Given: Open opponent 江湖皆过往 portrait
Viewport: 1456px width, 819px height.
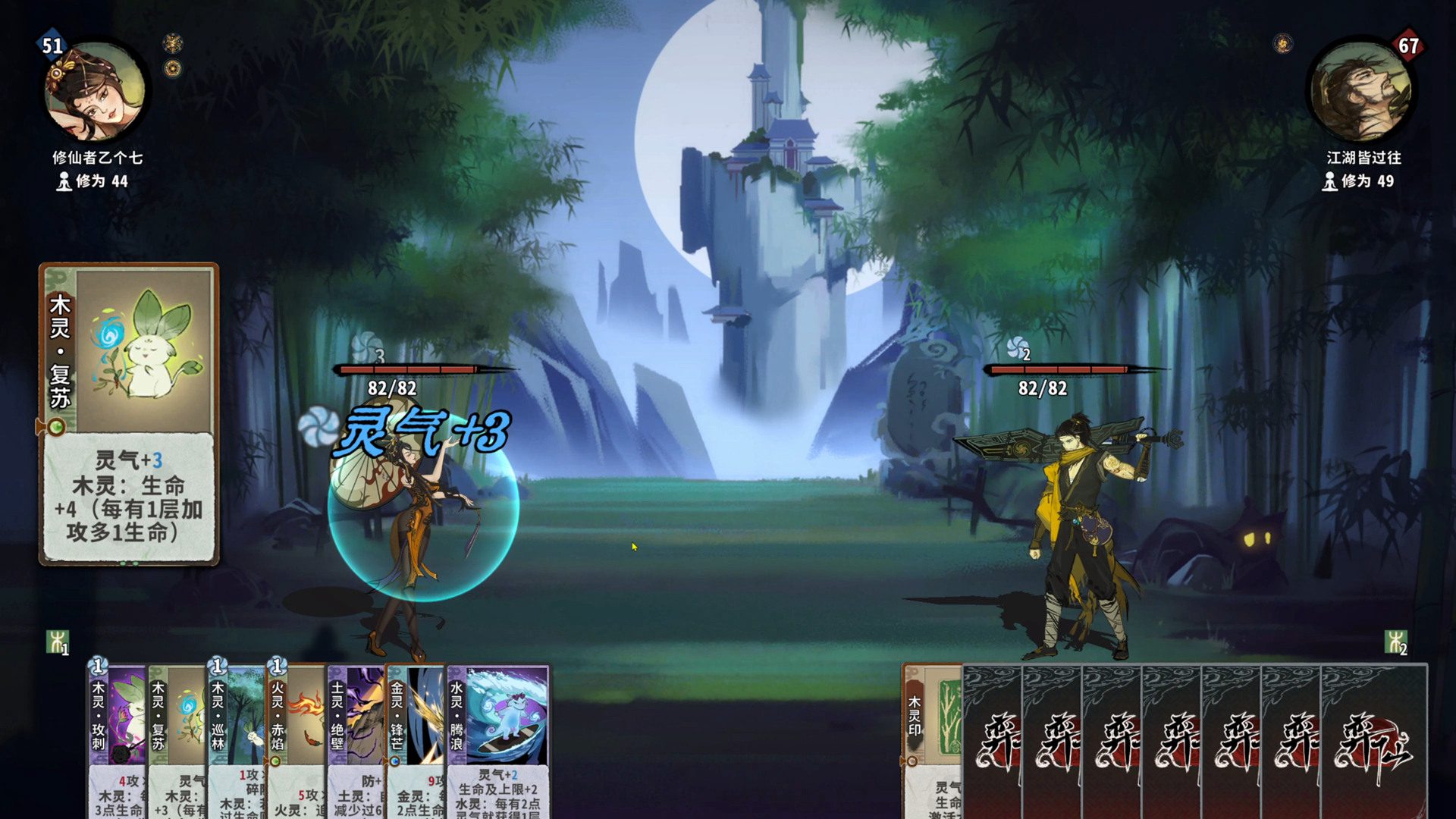Looking at the screenshot, I should pyautogui.click(x=1360, y=93).
